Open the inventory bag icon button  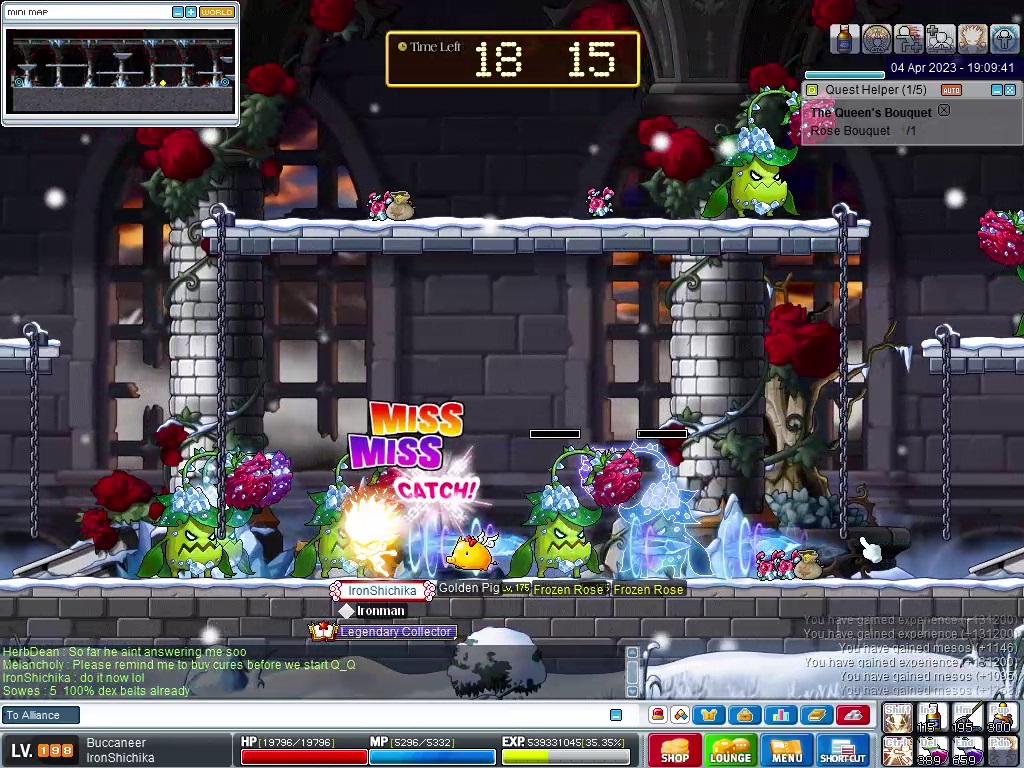[x=743, y=715]
